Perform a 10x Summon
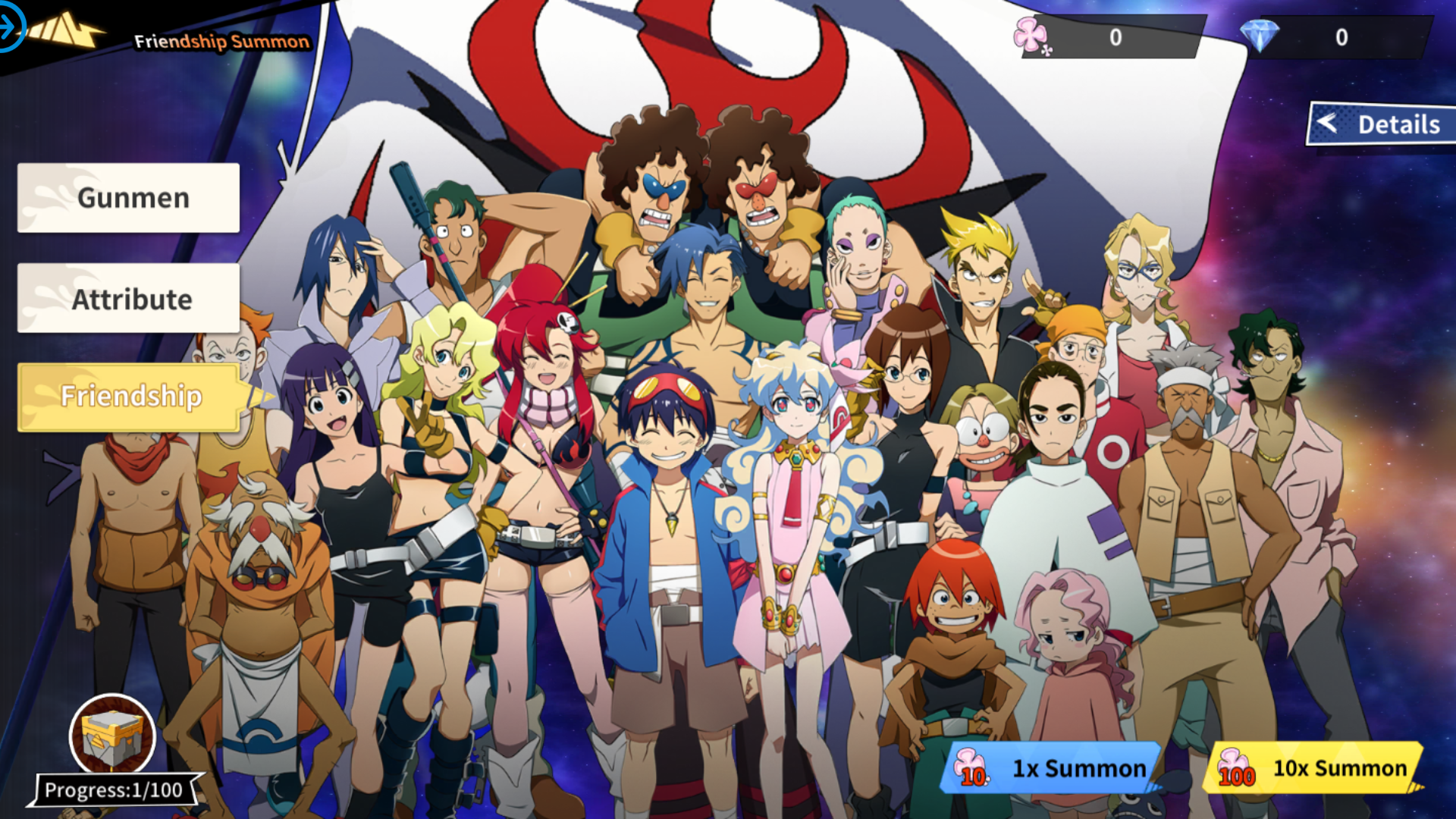Viewport: 1456px width, 819px height. [x=1335, y=768]
